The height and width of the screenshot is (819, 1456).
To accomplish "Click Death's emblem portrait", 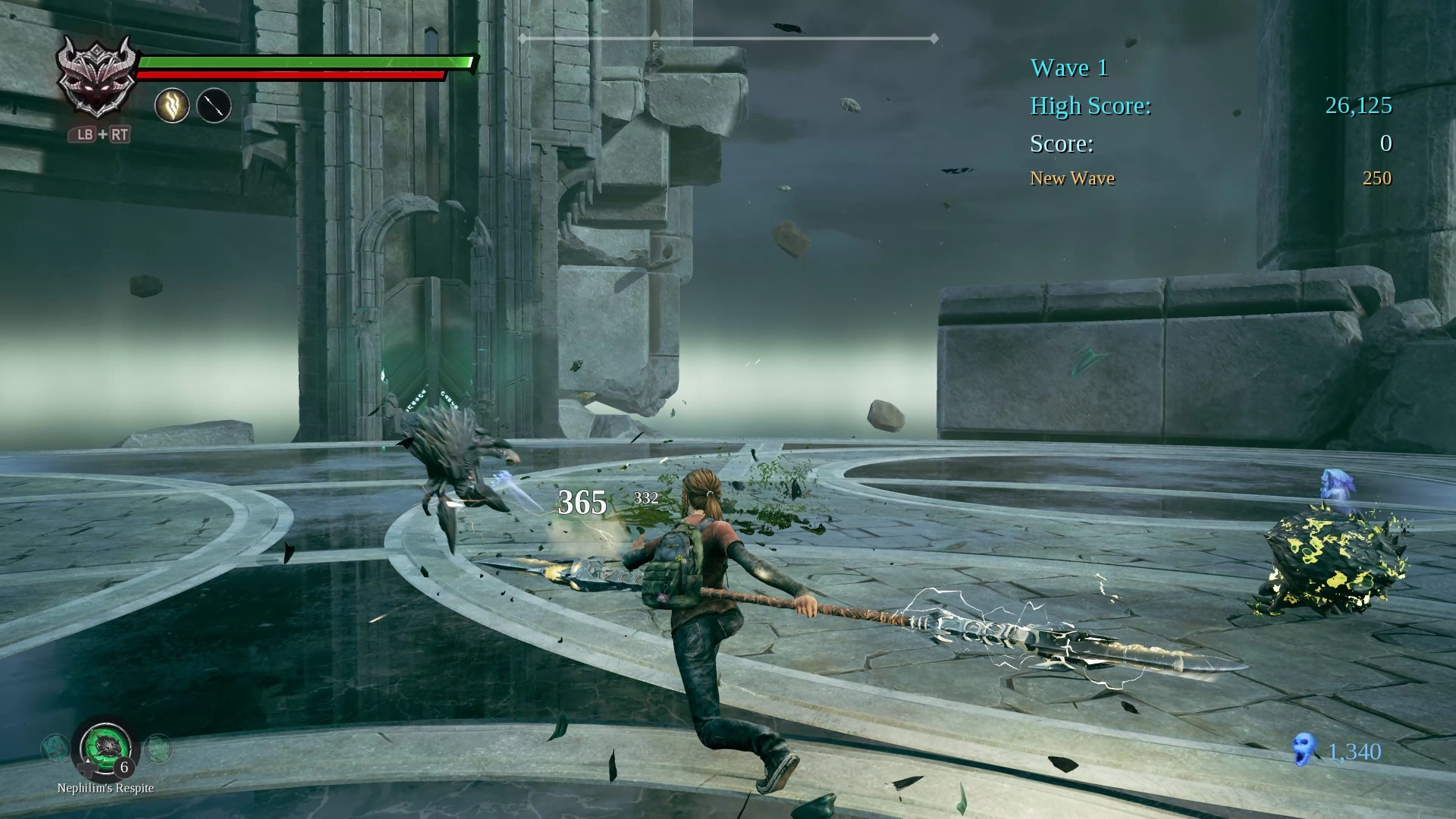I will tap(98, 78).
